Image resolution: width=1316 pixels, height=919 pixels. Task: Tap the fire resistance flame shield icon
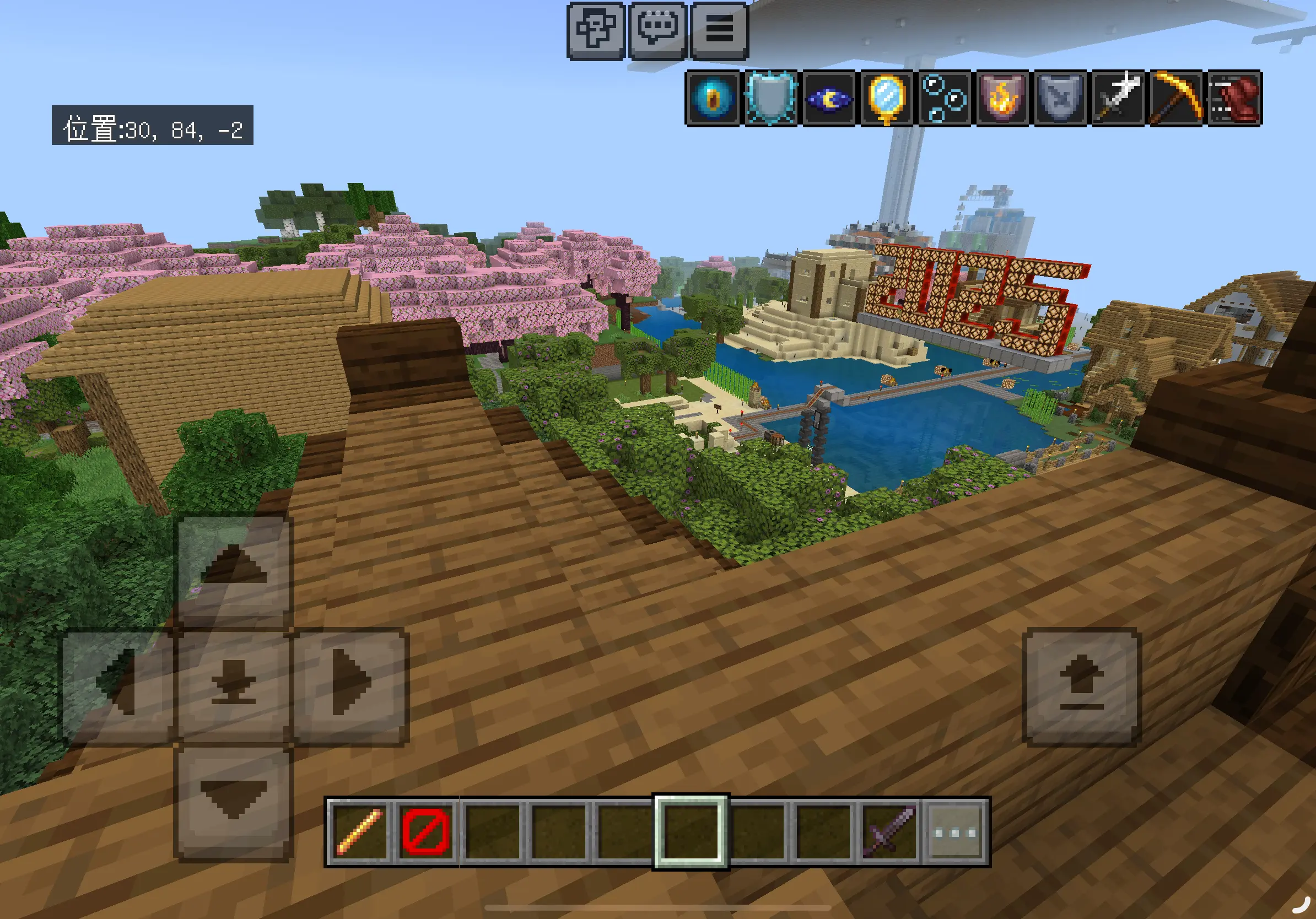pyautogui.click(x=1002, y=99)
